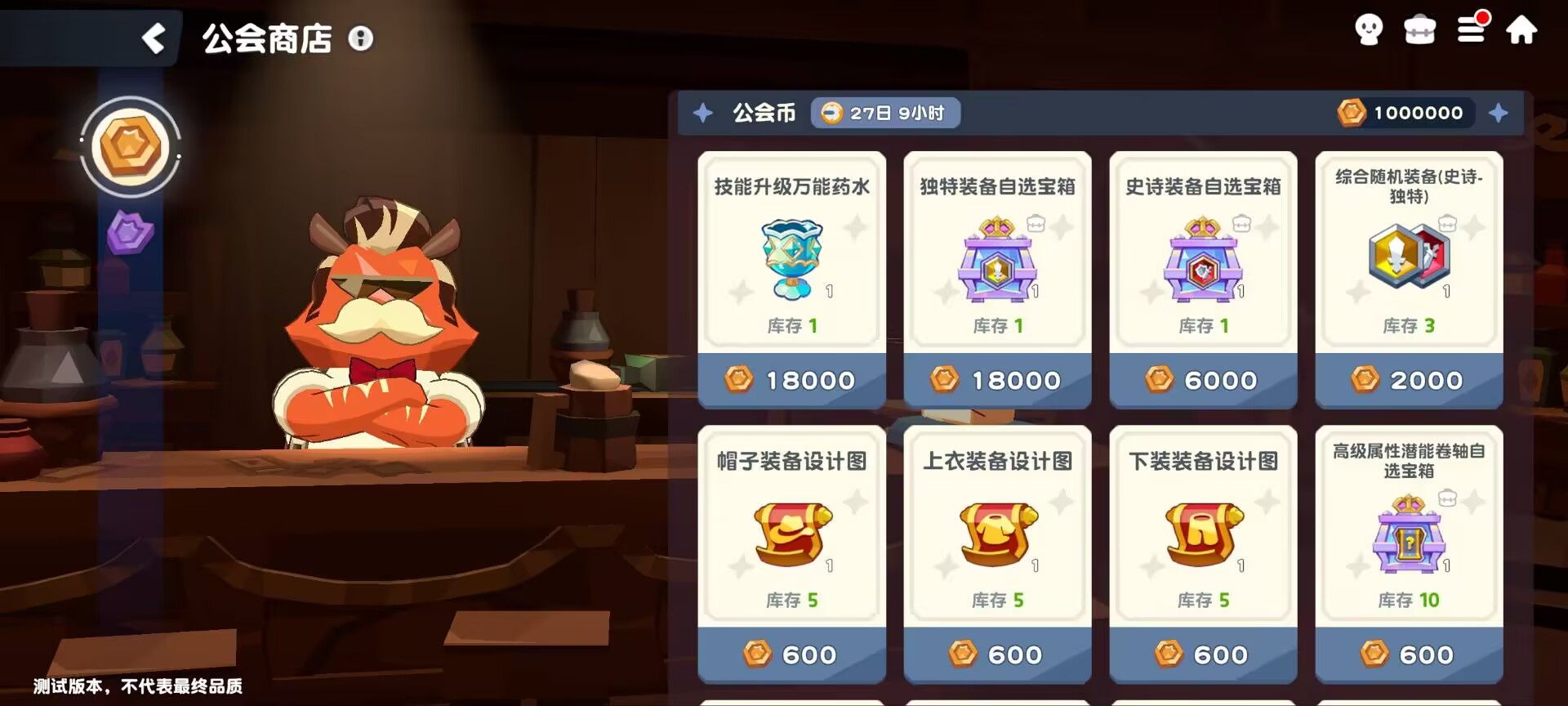Screen dimensions: 1568x706
Task: Purchase 帽子装备设计图 for 600 coins
Action: [x=791, y=654]
